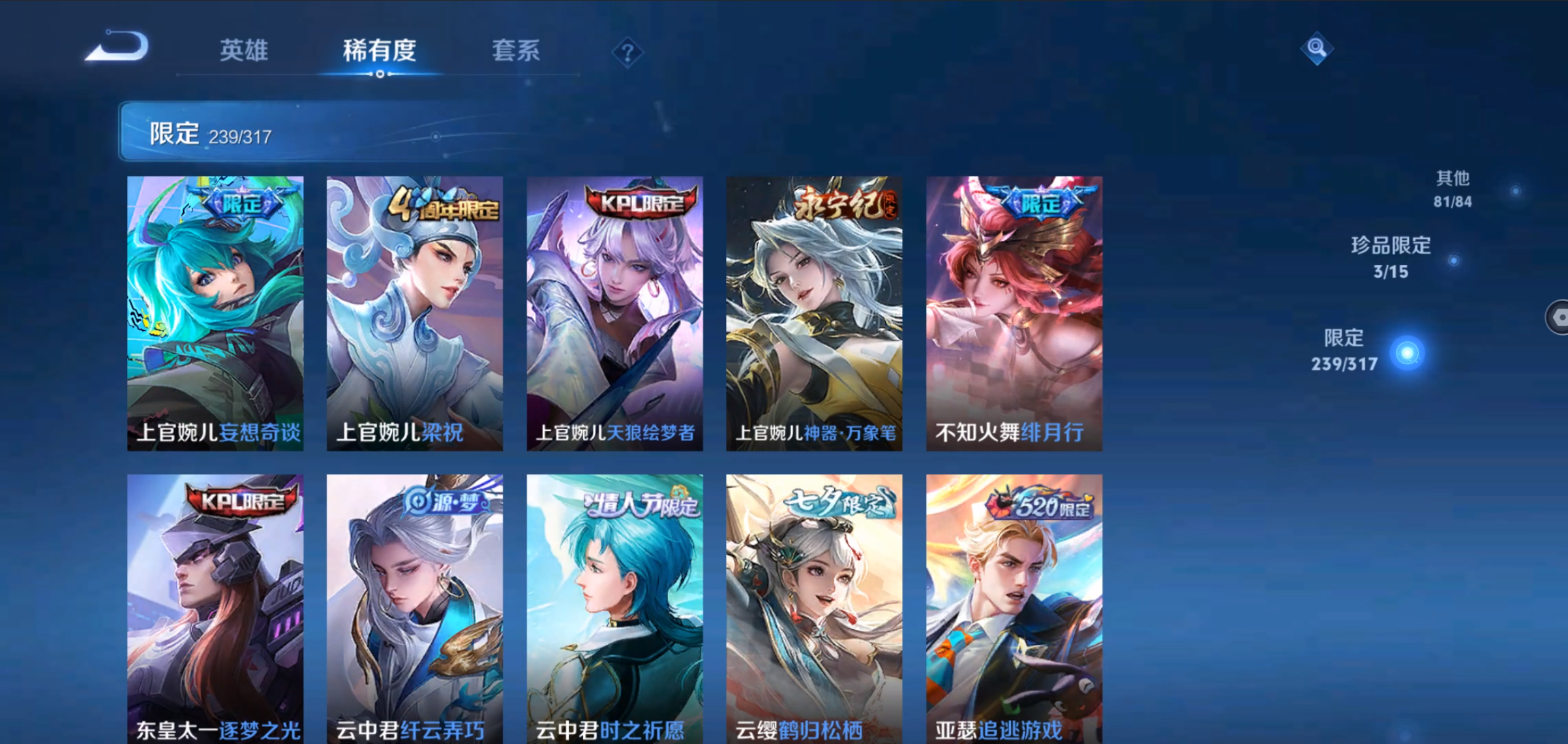
Task: Jump to the 其他 81/84 category
Action: click(1453, 189)
